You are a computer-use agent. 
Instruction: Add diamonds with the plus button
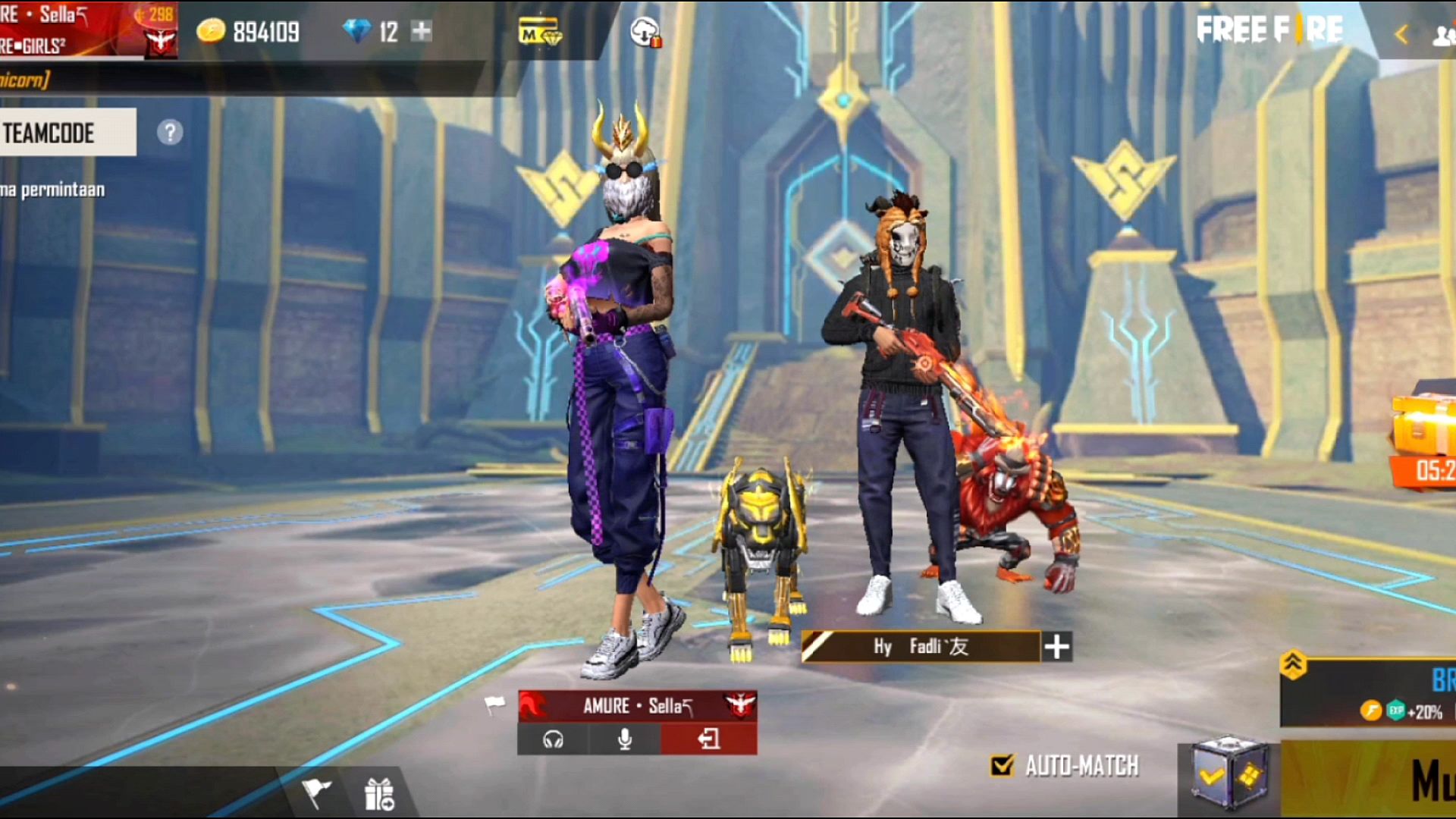point(421,31)
